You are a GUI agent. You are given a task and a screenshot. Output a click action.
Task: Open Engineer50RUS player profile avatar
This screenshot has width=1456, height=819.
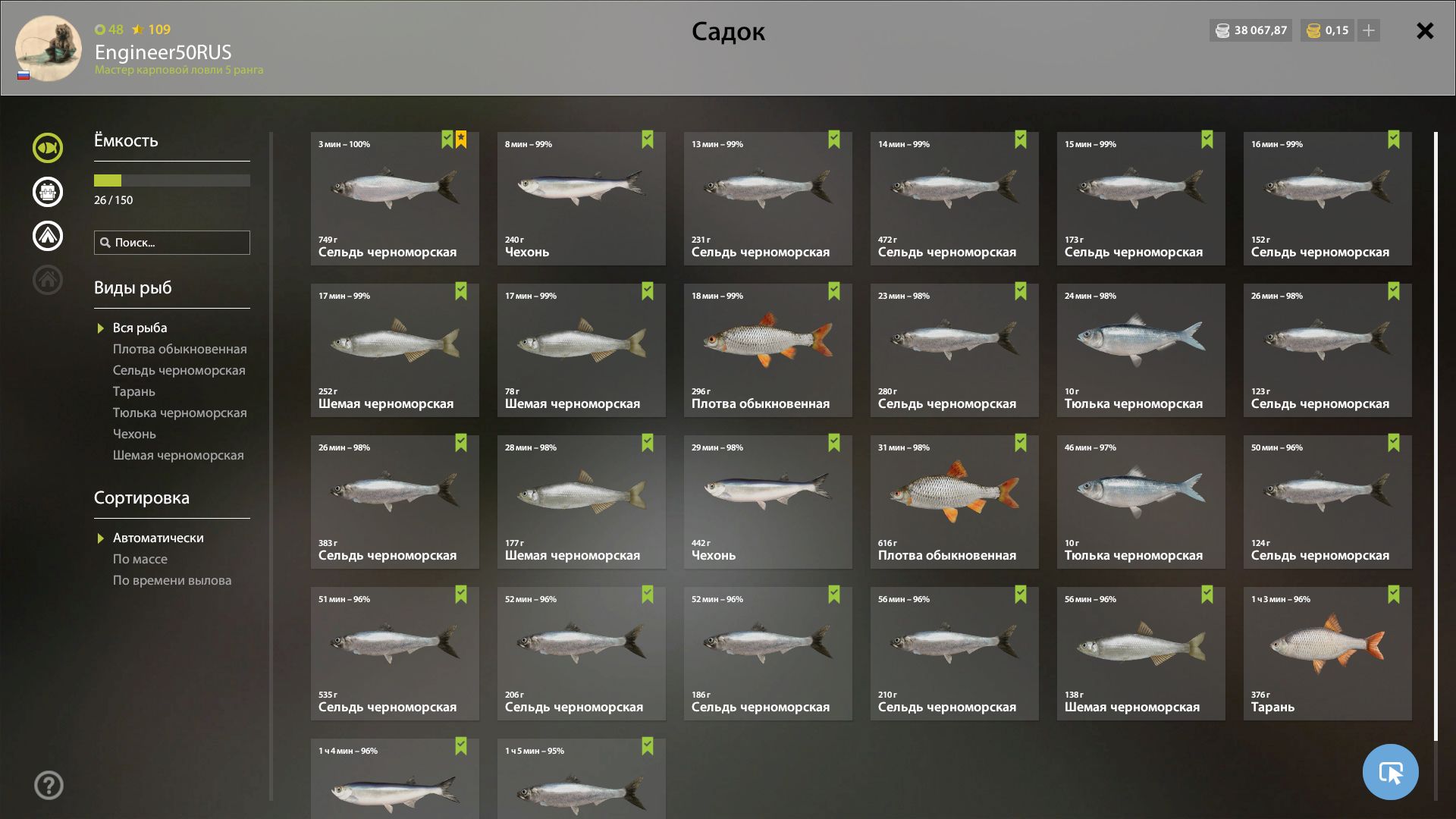[49, 49]
